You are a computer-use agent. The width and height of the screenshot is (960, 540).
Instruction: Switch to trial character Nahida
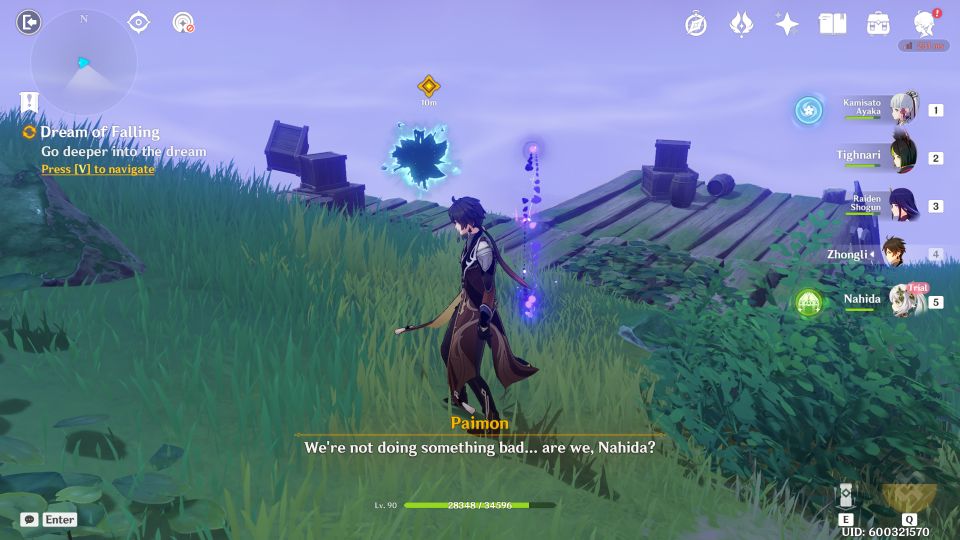click(x=905, y=300)
